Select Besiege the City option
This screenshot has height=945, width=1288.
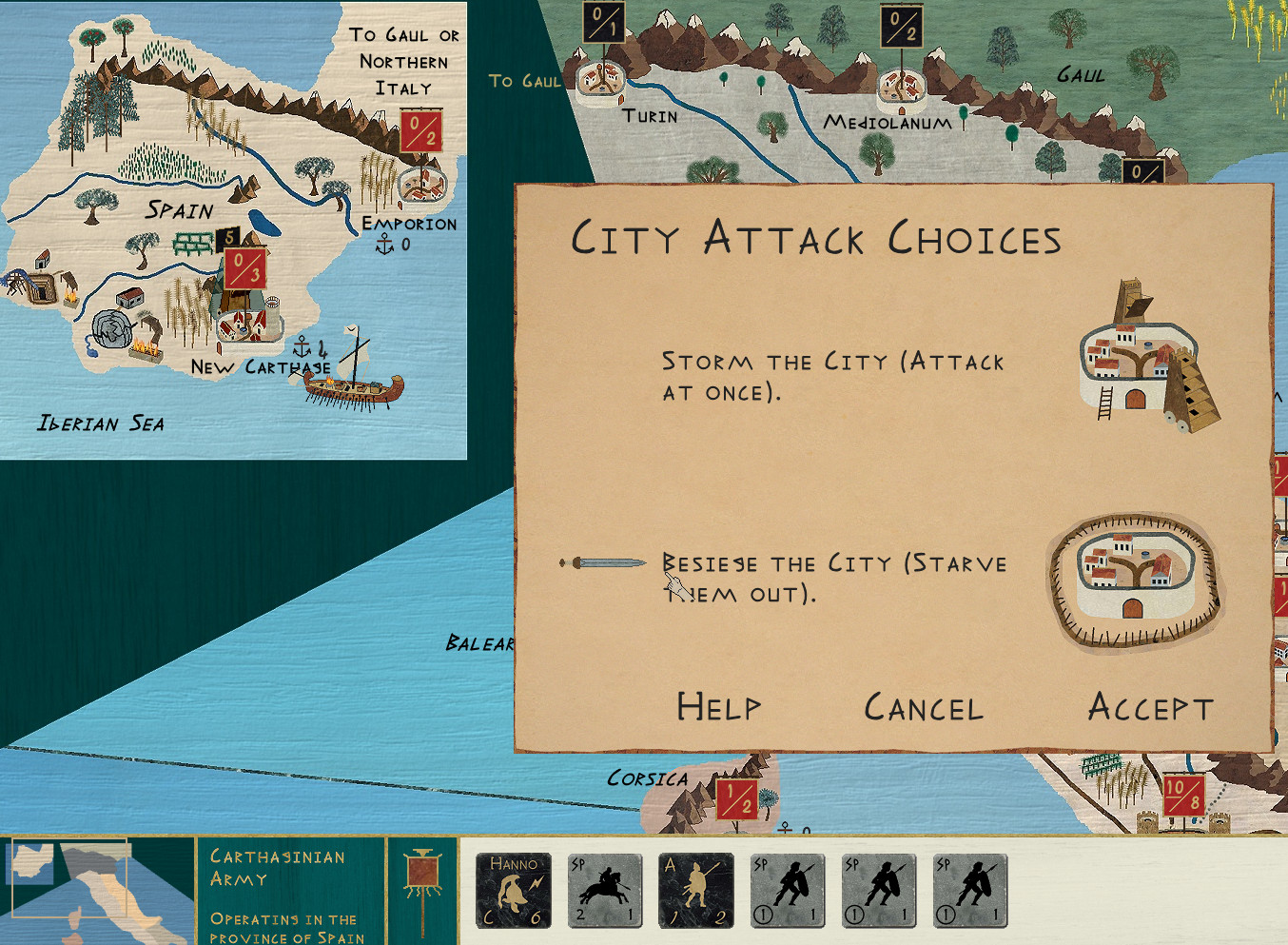[x=833, y=579]
